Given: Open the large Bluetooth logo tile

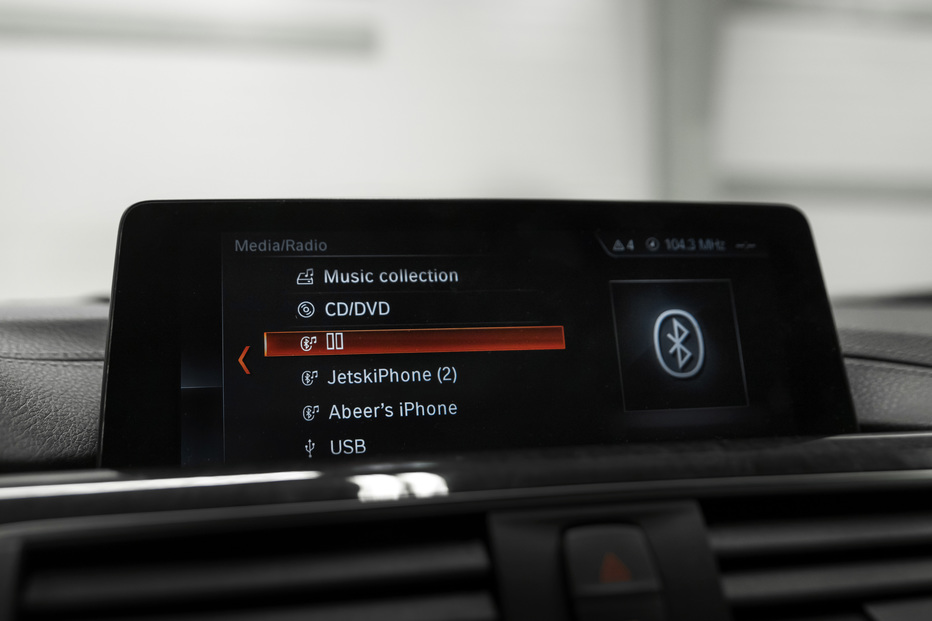Looking at the screenshot, I should click(679, 343).
